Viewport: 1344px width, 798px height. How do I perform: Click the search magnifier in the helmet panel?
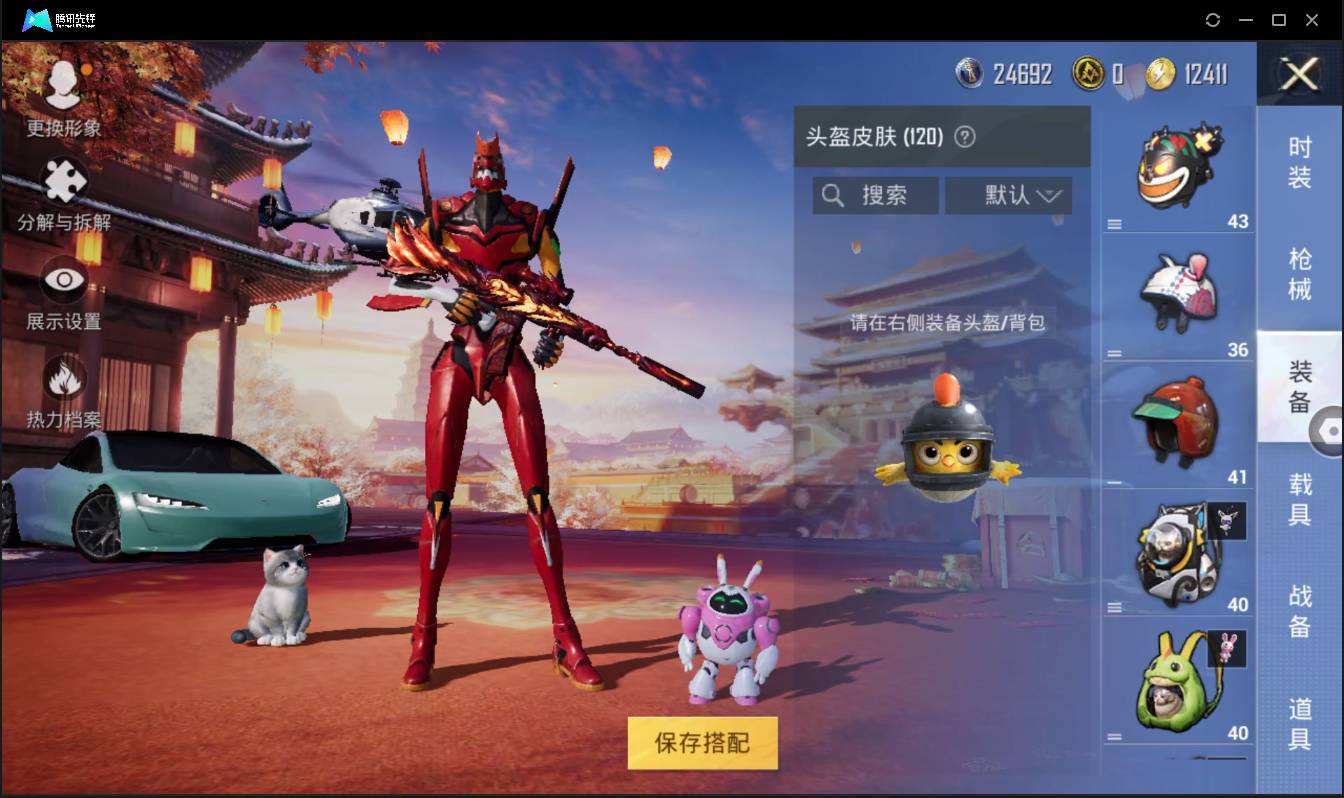[x=833, y=195]
